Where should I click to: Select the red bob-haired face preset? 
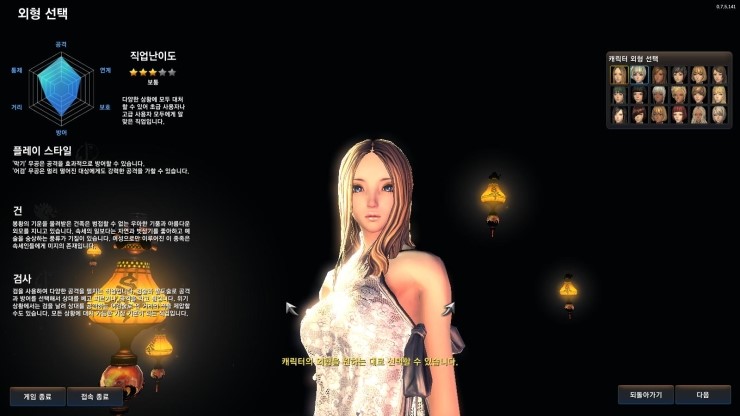[679, 115]
